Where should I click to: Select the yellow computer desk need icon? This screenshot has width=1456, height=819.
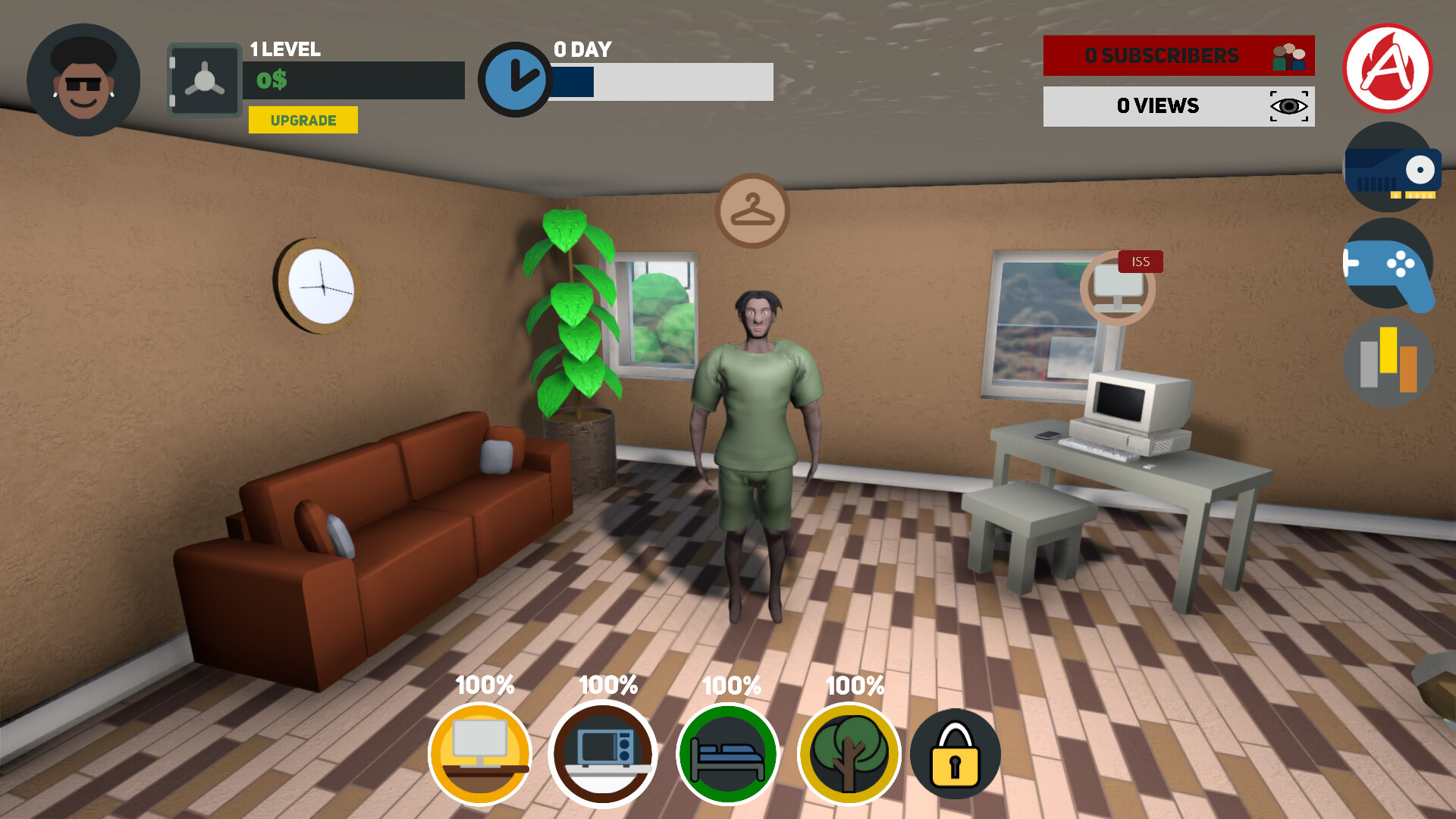[480, 754]
